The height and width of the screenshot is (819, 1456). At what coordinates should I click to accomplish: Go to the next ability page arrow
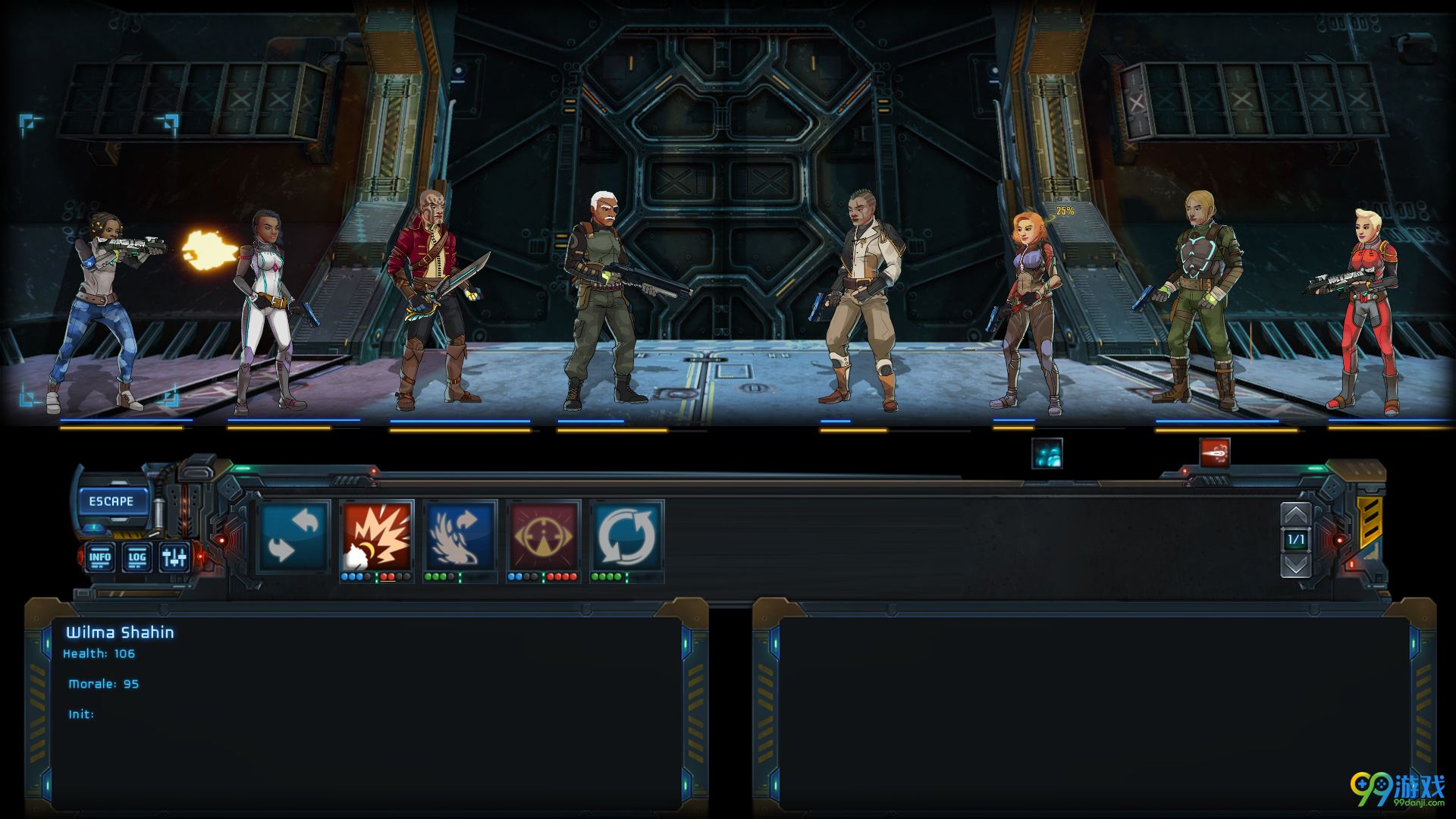tap(1295, 565)
